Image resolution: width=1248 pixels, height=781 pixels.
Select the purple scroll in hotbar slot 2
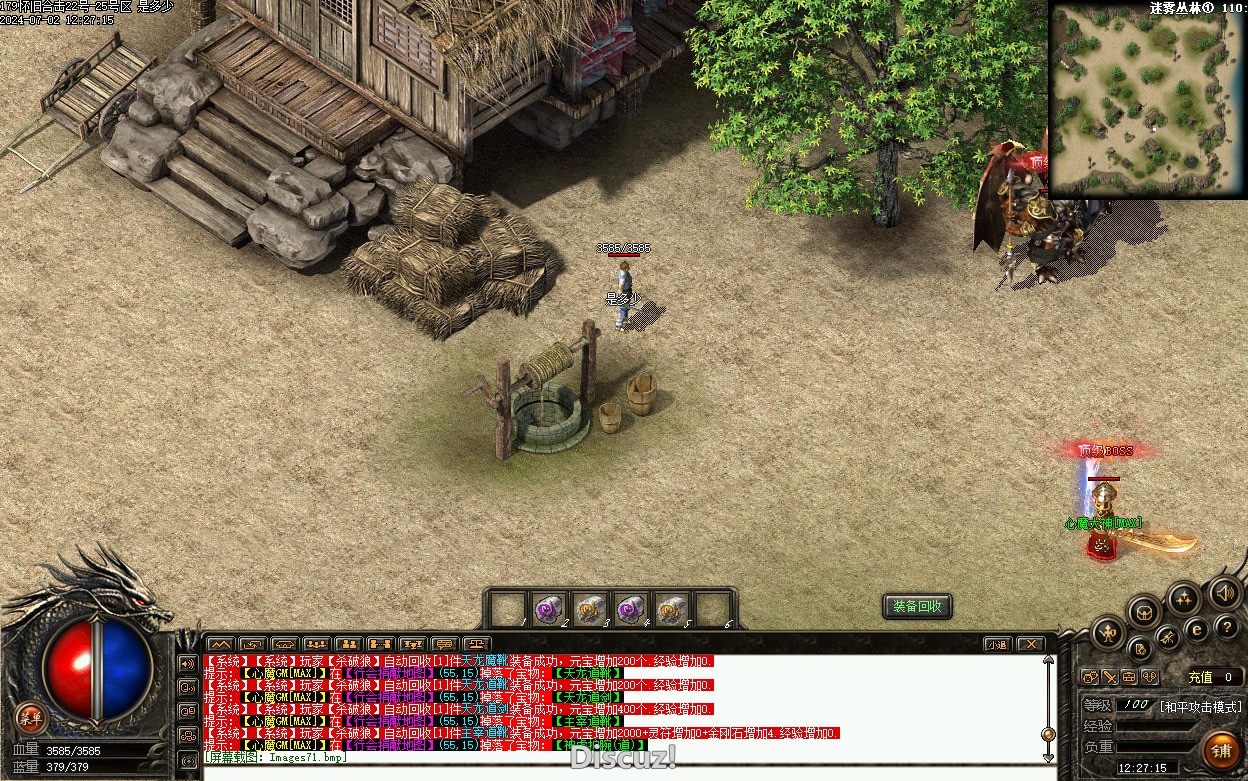point(546,608)
